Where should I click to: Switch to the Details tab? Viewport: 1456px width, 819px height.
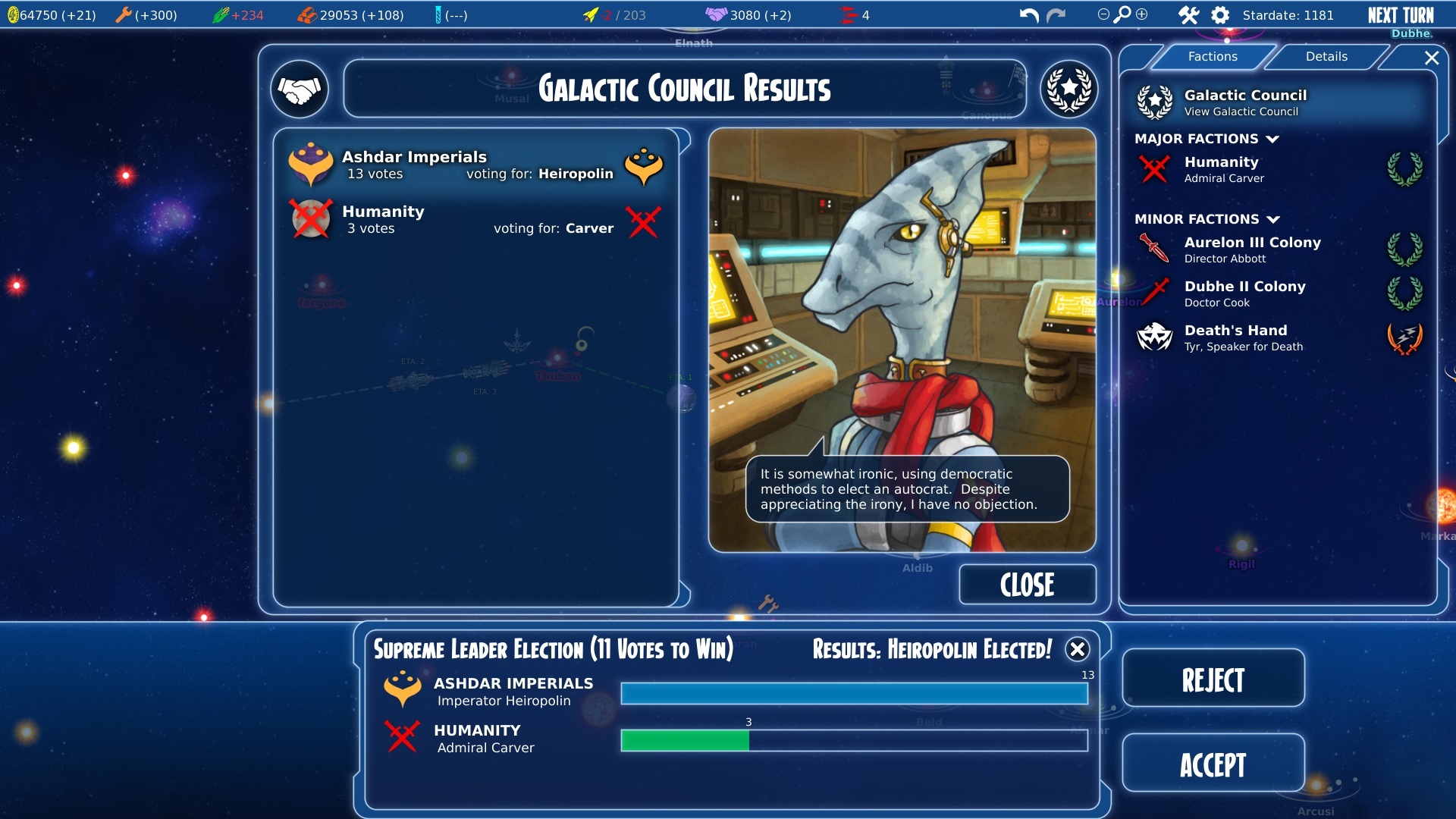[1326, 57]
